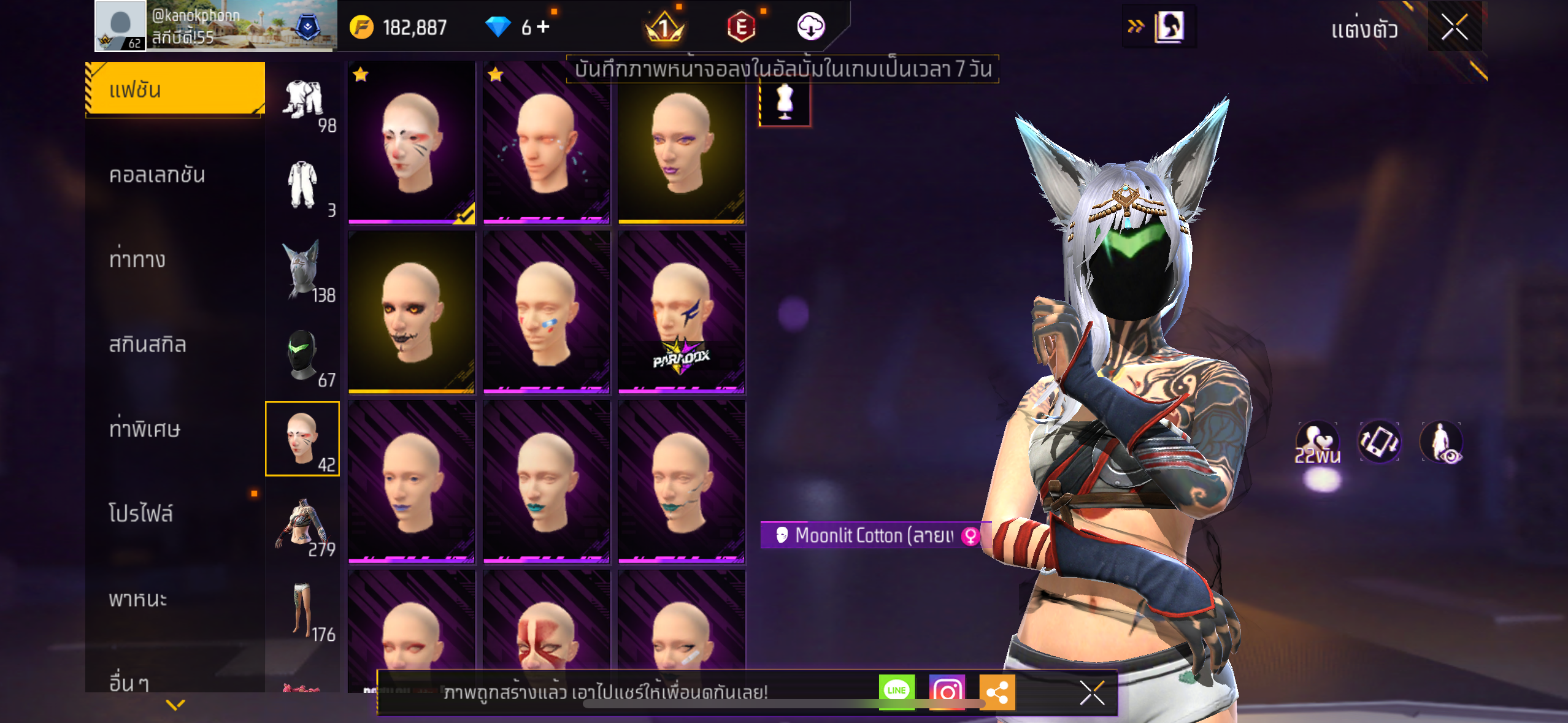Select the stitched-mouth orange-eye face paint
This screenshot has height=723, width=1568.
(x=411, y=312)
